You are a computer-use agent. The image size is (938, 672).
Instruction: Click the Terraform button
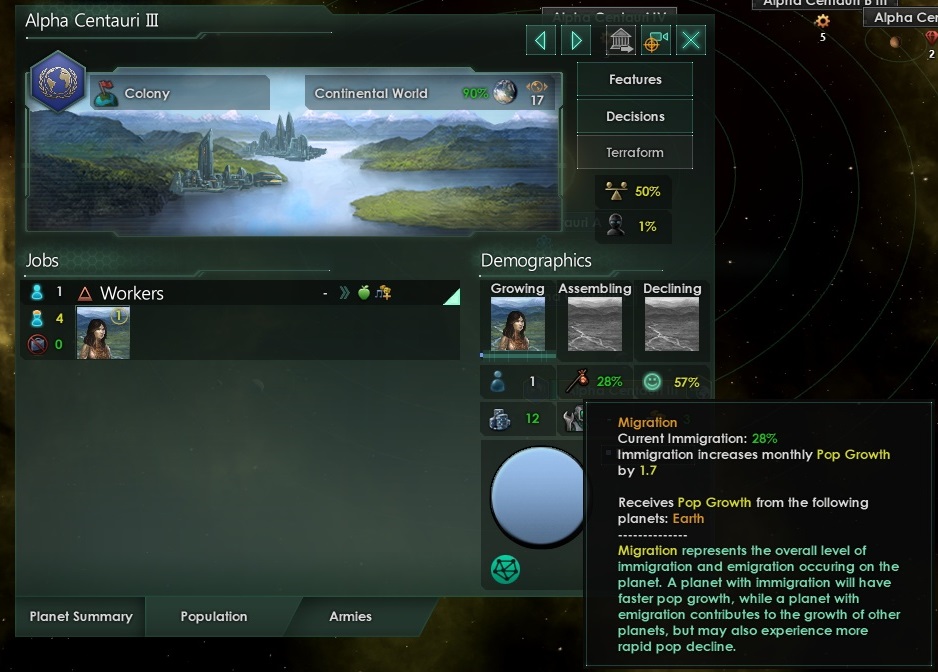(635, 153)
